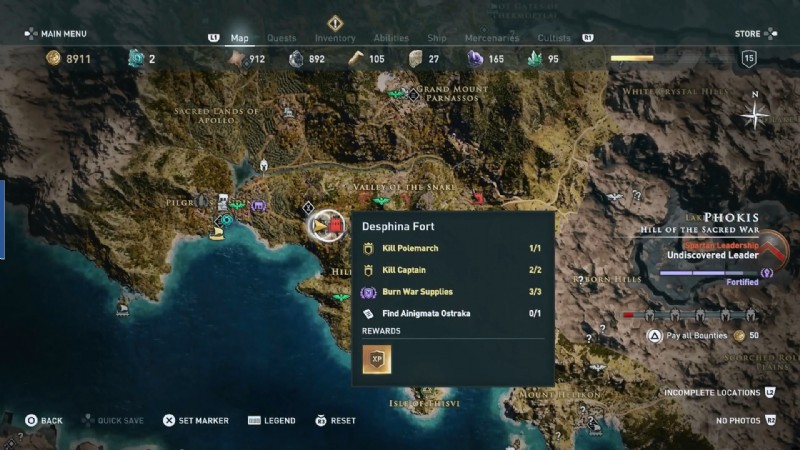Switch to the Quests tab

point(282,38)
